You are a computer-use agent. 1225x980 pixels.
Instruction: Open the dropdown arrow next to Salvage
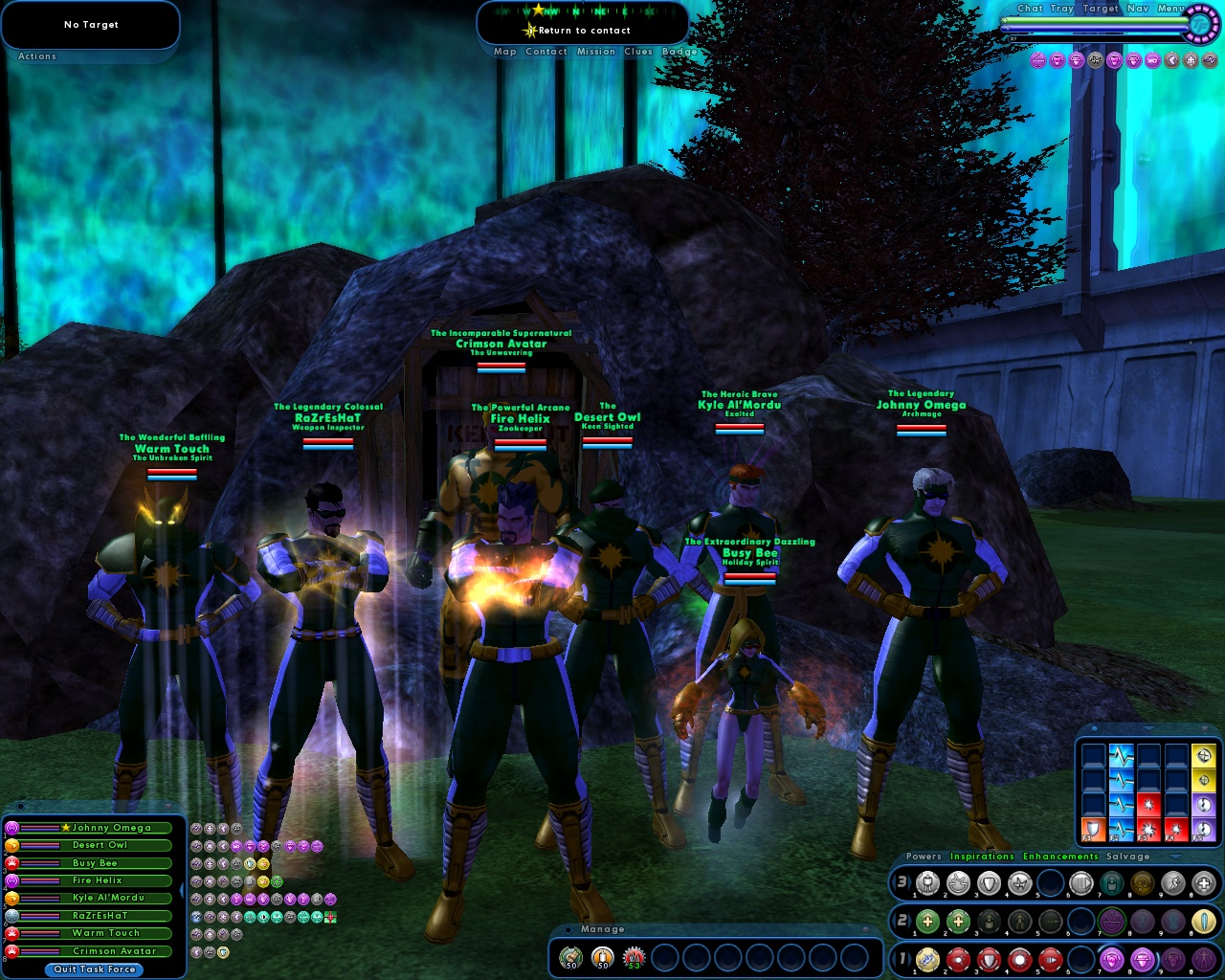(x=1174, y=857)
